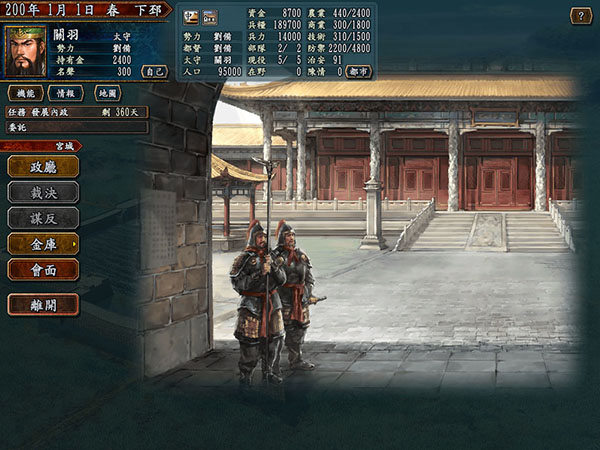Leave the palace with 離開
The image size is (600, 450).
point(43,304)
